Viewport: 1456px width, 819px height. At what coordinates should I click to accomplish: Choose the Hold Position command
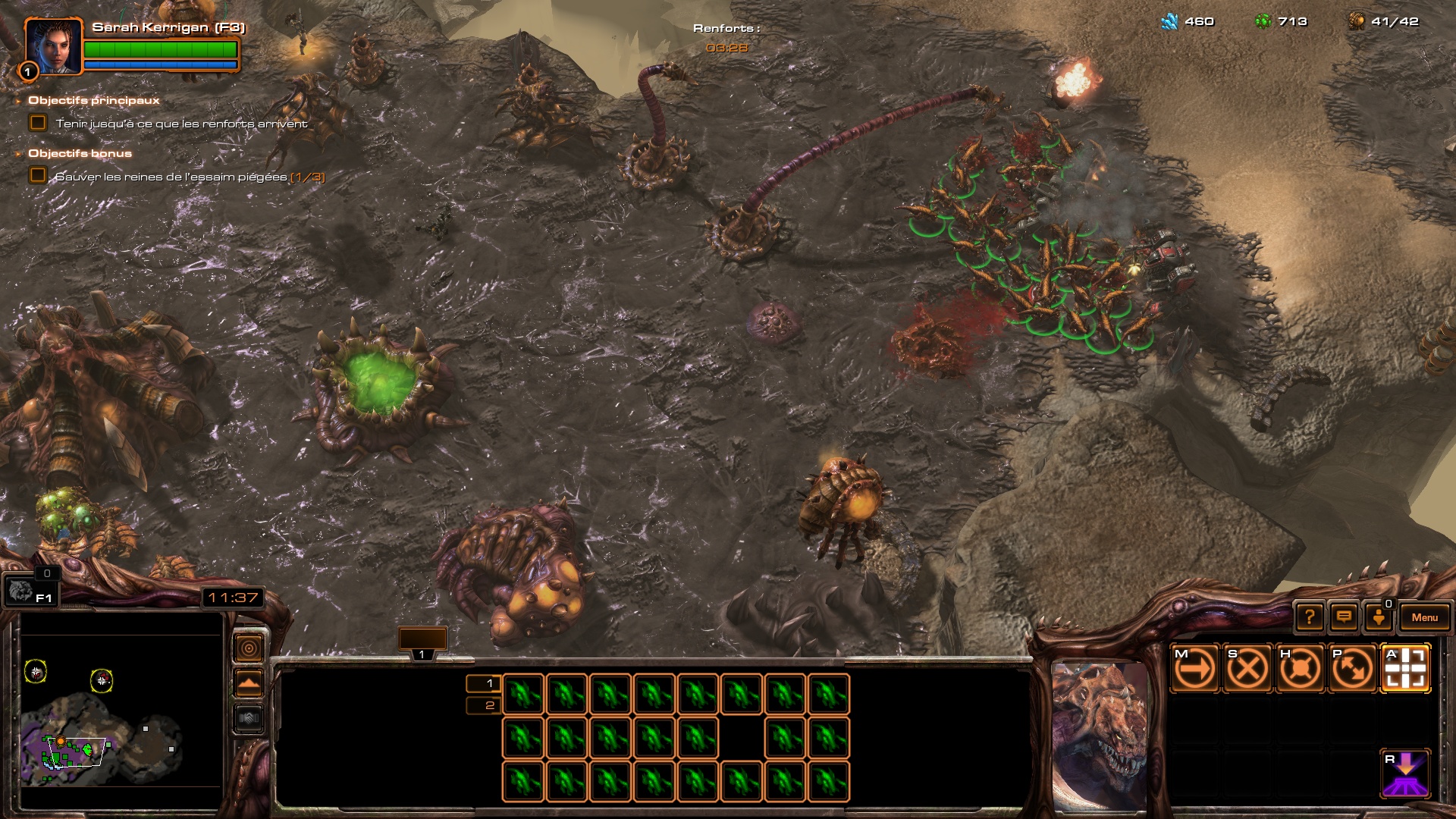(x=1300, y=669)
